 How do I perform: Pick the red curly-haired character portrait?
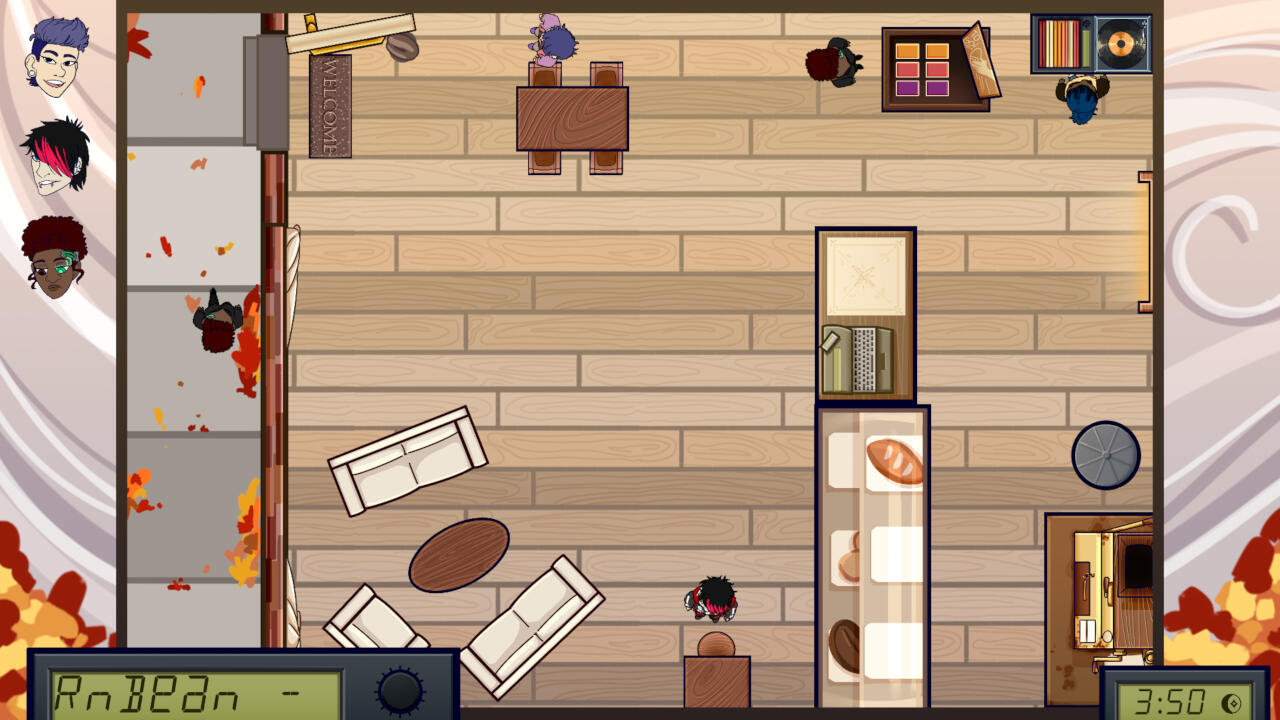pyautogui.click(x=55, y=258)
